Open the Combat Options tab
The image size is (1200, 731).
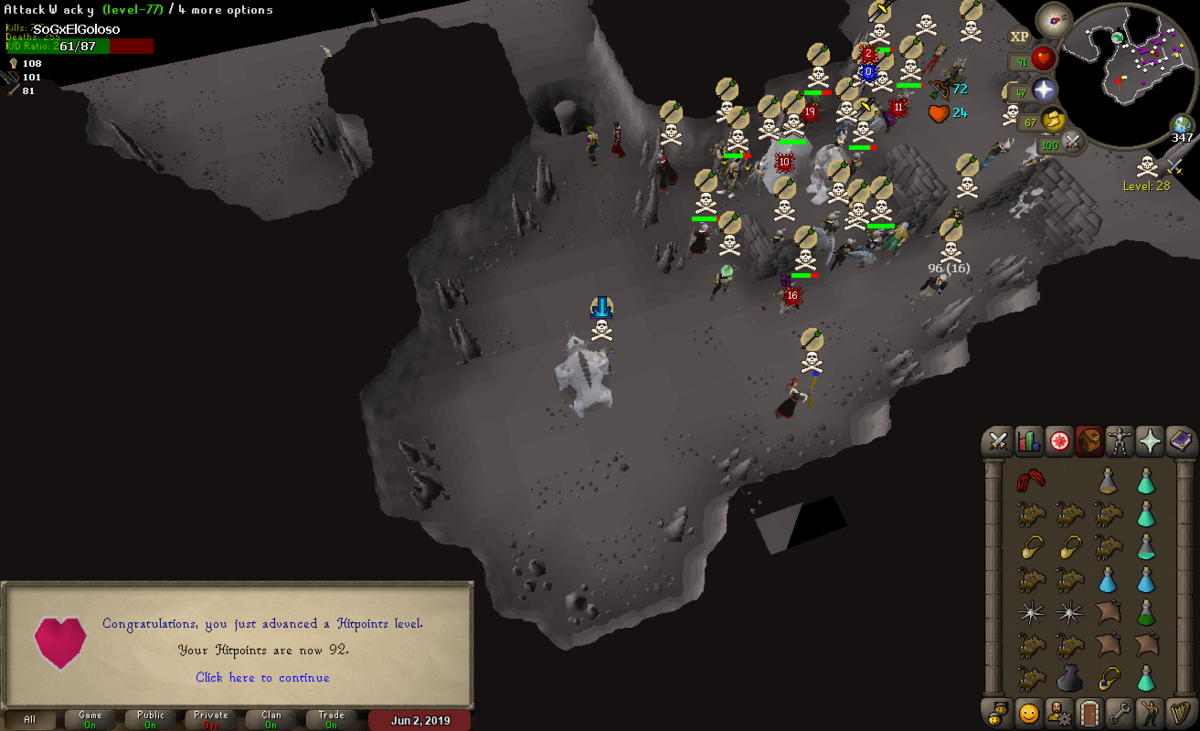pyautogui.click(x=998, y=441)
